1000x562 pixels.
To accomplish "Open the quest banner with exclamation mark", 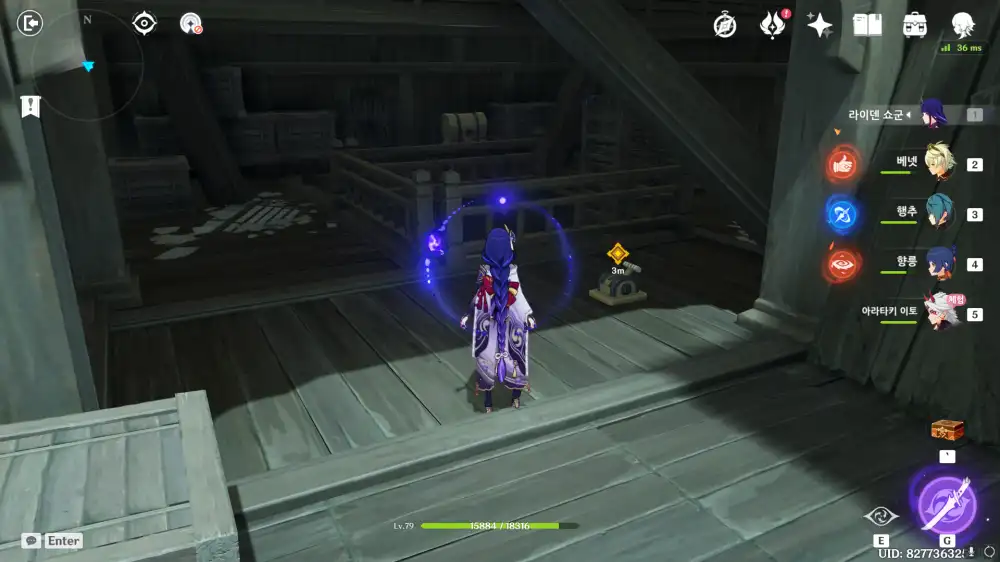I will [30, 105].
